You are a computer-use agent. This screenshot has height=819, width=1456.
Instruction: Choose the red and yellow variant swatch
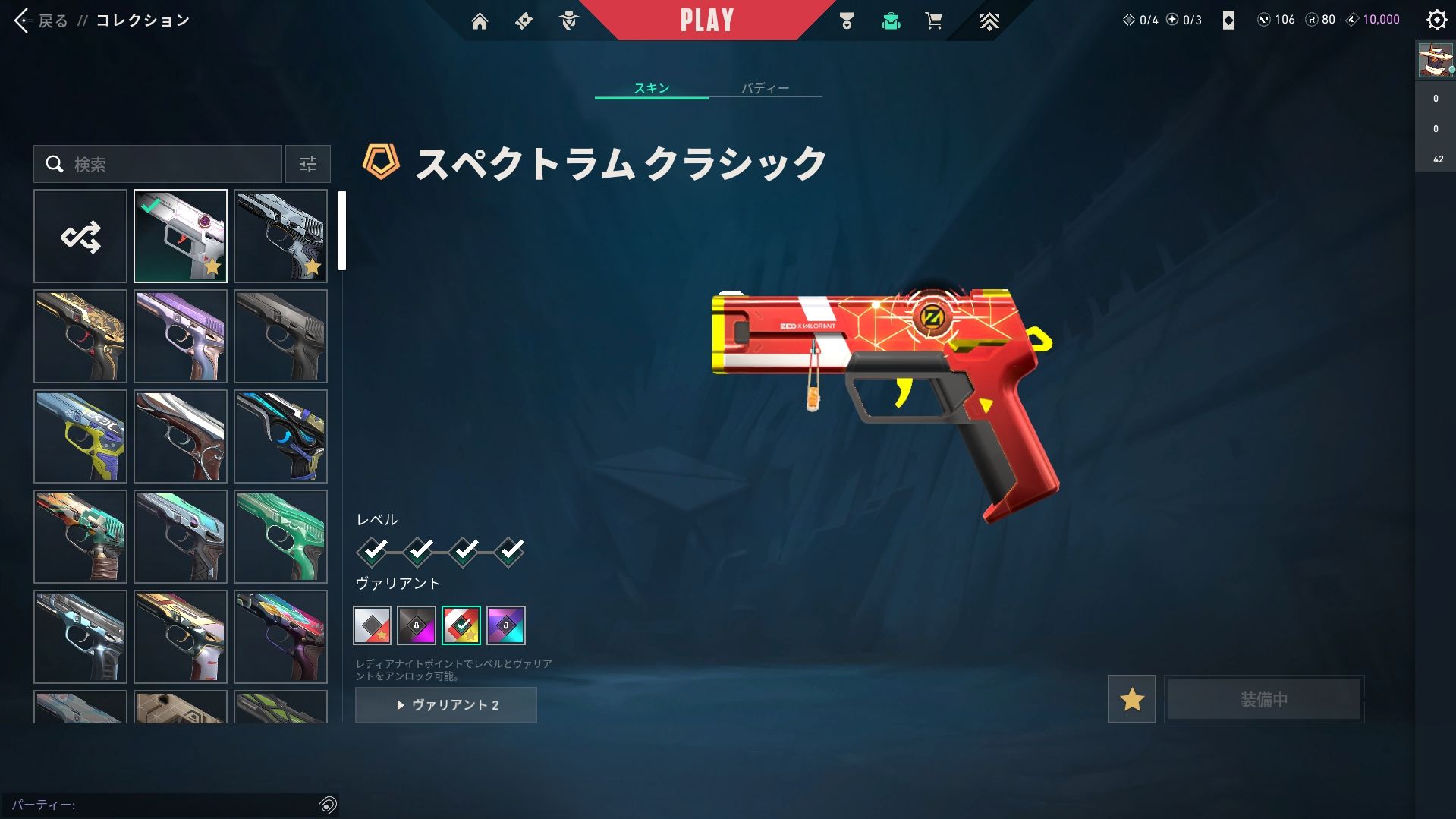(x=461, y=625)
